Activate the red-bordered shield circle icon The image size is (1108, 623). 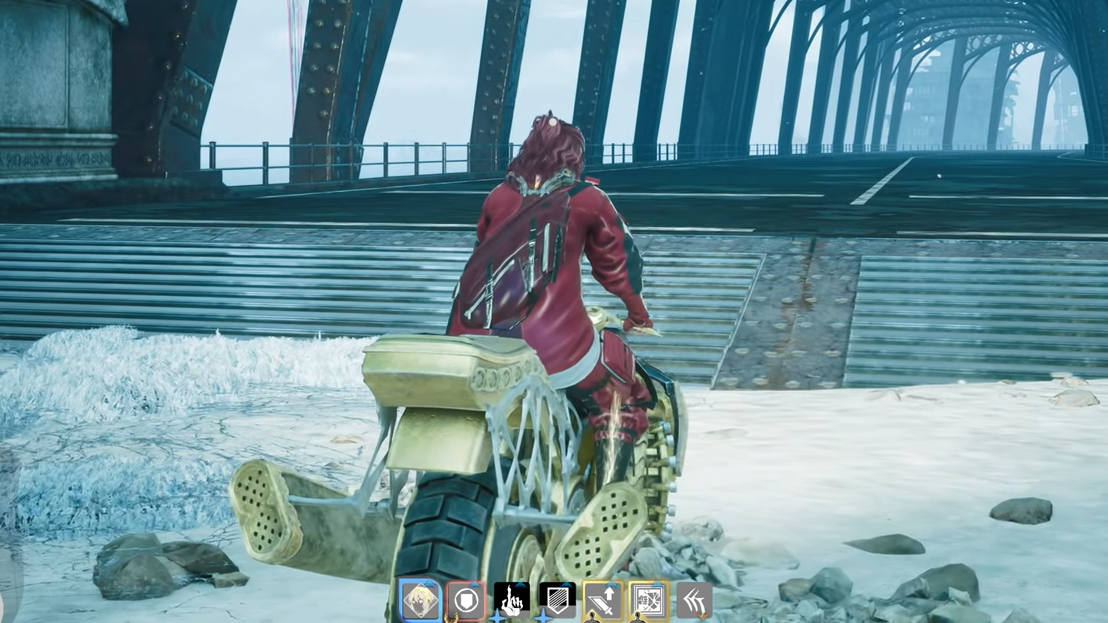click(466, 601)
